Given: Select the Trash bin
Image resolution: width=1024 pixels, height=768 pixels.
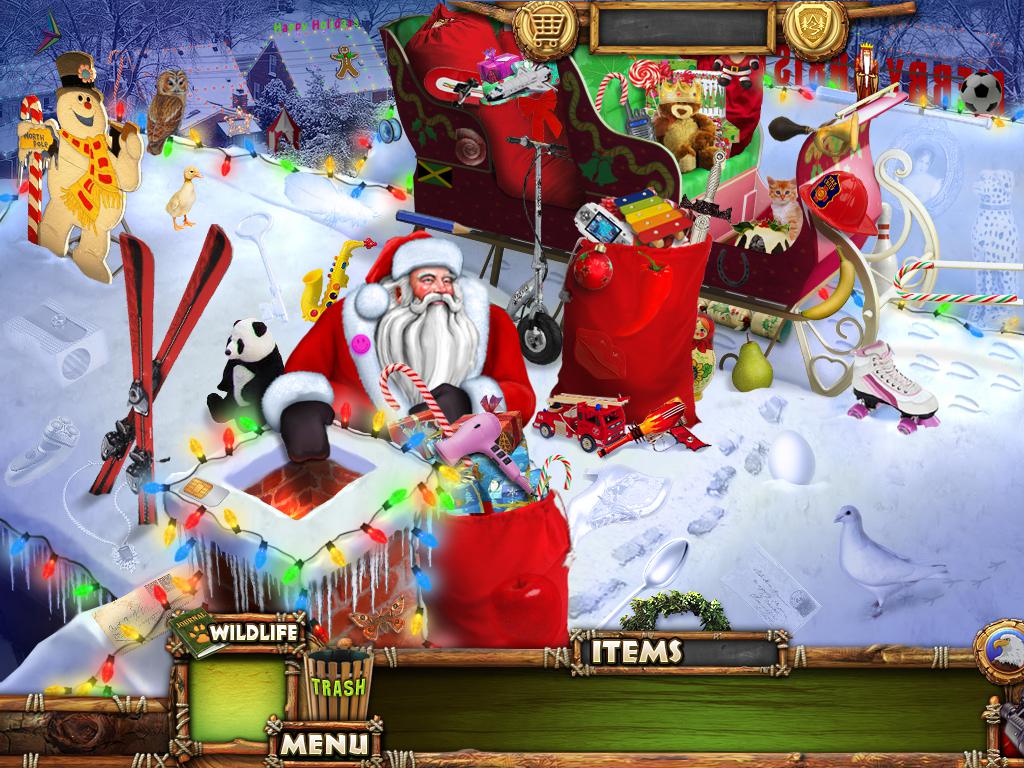Looking at the screenshot, I should coord(337,686).
